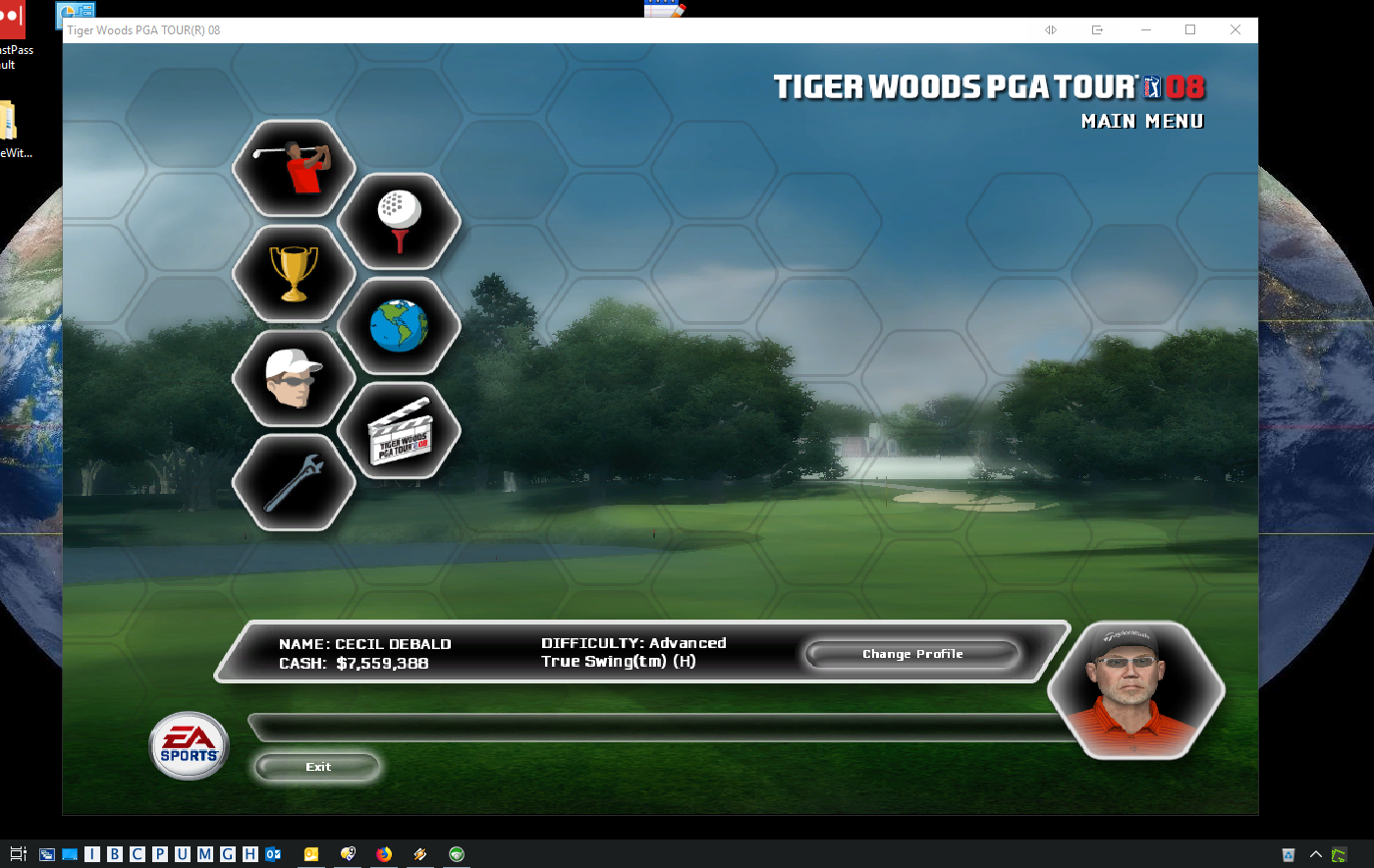Image resolution: width=1374 pixels, height=868 pixels.
Task: Open the globe hexagon menu
Action: 399,326
